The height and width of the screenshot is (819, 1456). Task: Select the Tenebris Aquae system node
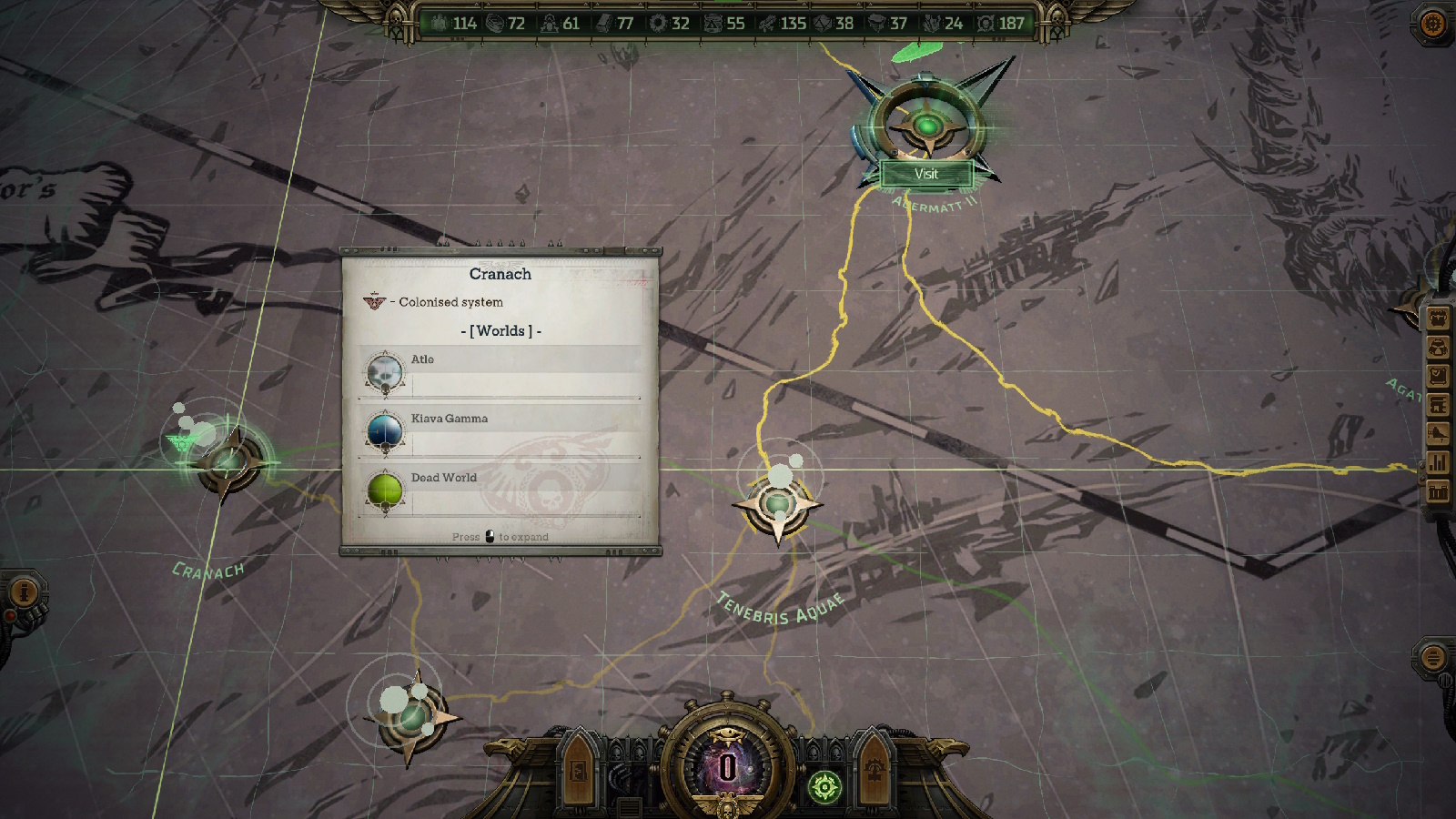[778, 503]
